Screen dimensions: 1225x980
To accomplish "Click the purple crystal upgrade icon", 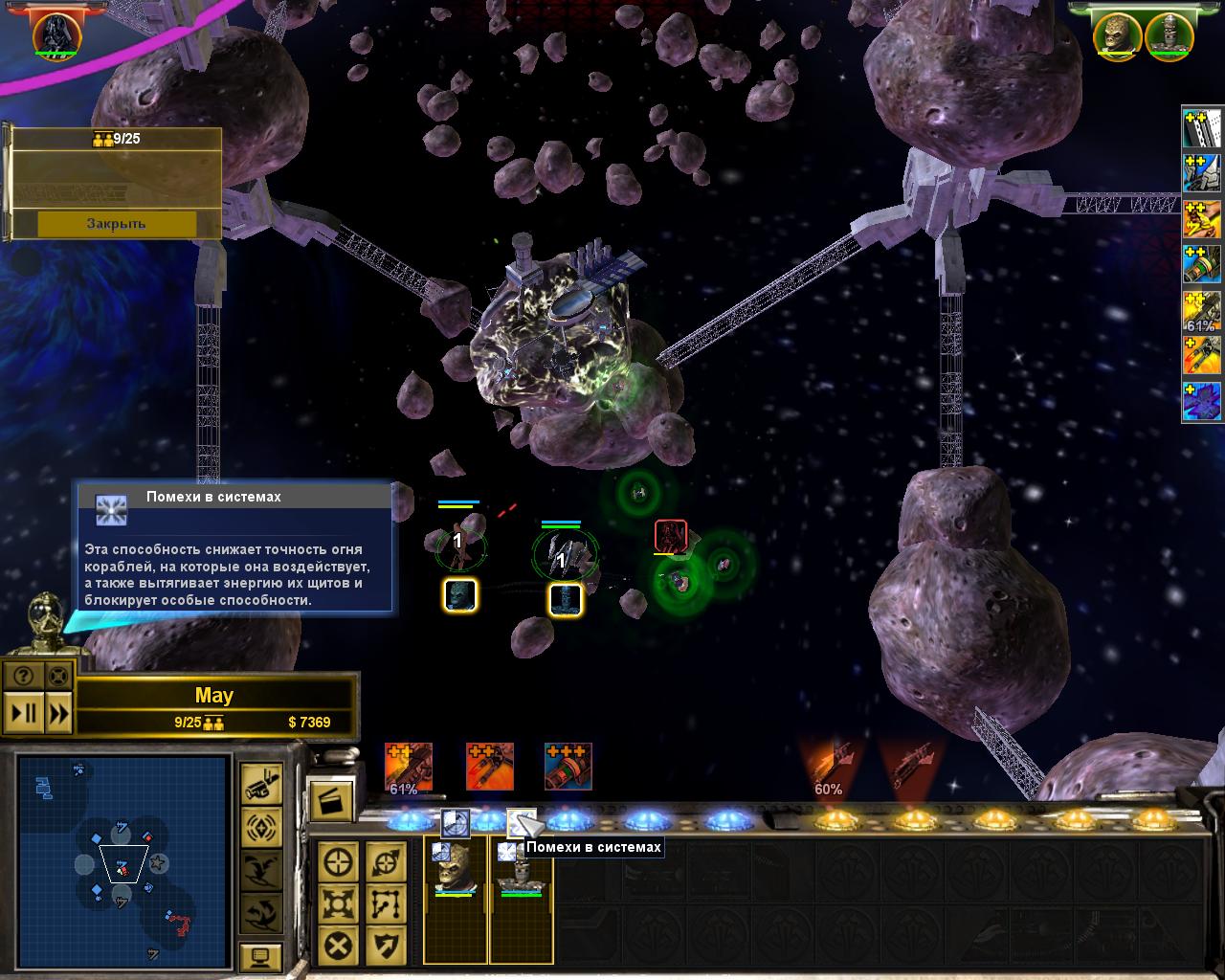I will (1201, 403).
